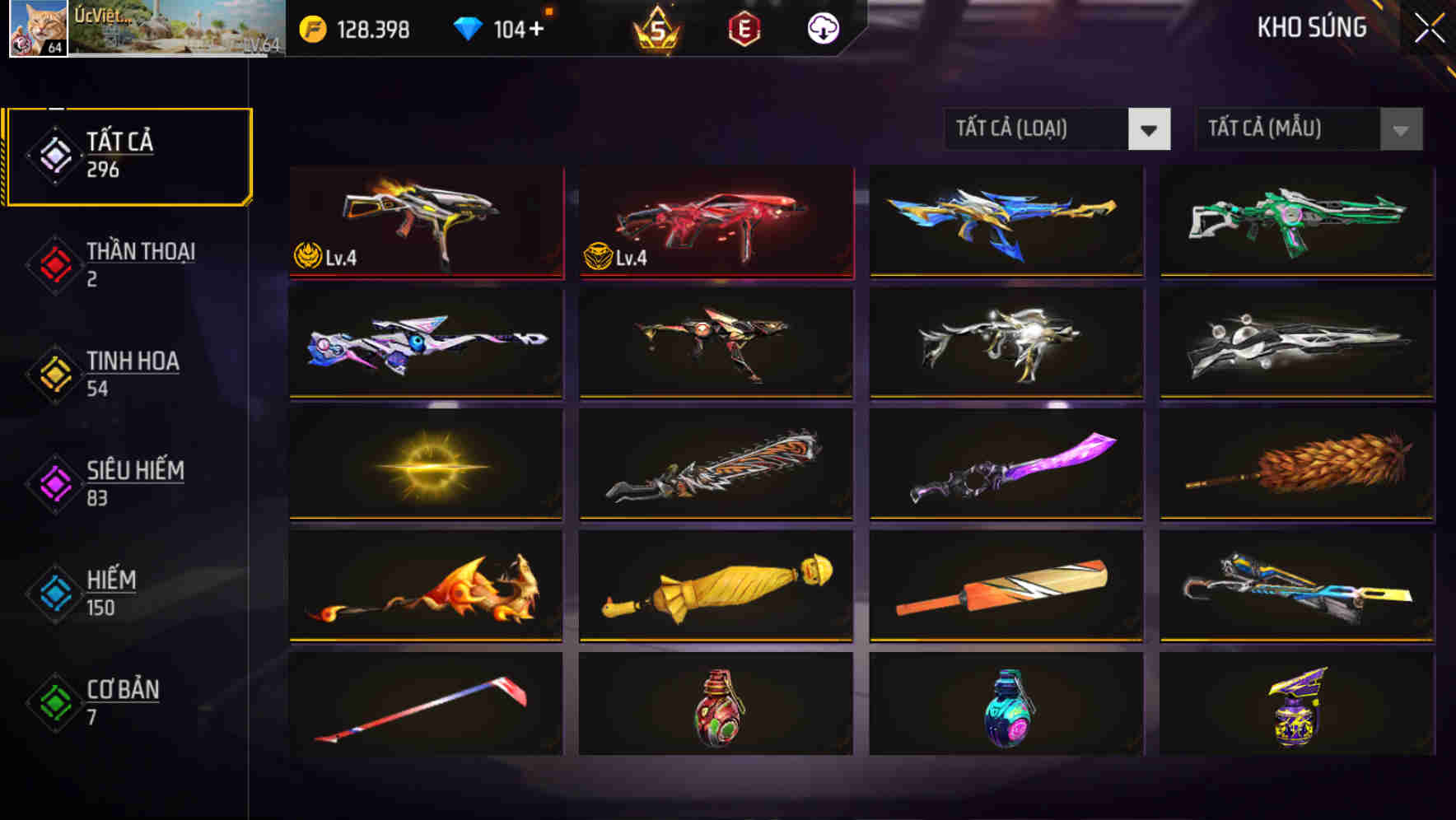The image size is (1456, 820).
Task: Click the diamond currency icon
Action: pos(466,30)
